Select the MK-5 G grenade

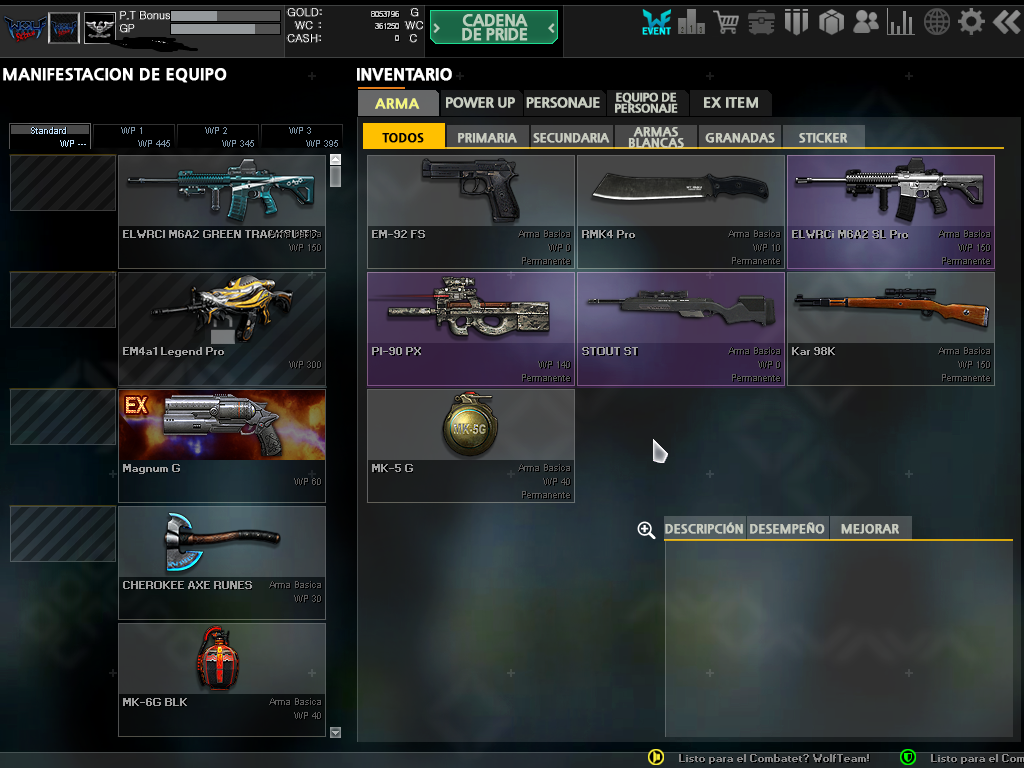point(471,445)
